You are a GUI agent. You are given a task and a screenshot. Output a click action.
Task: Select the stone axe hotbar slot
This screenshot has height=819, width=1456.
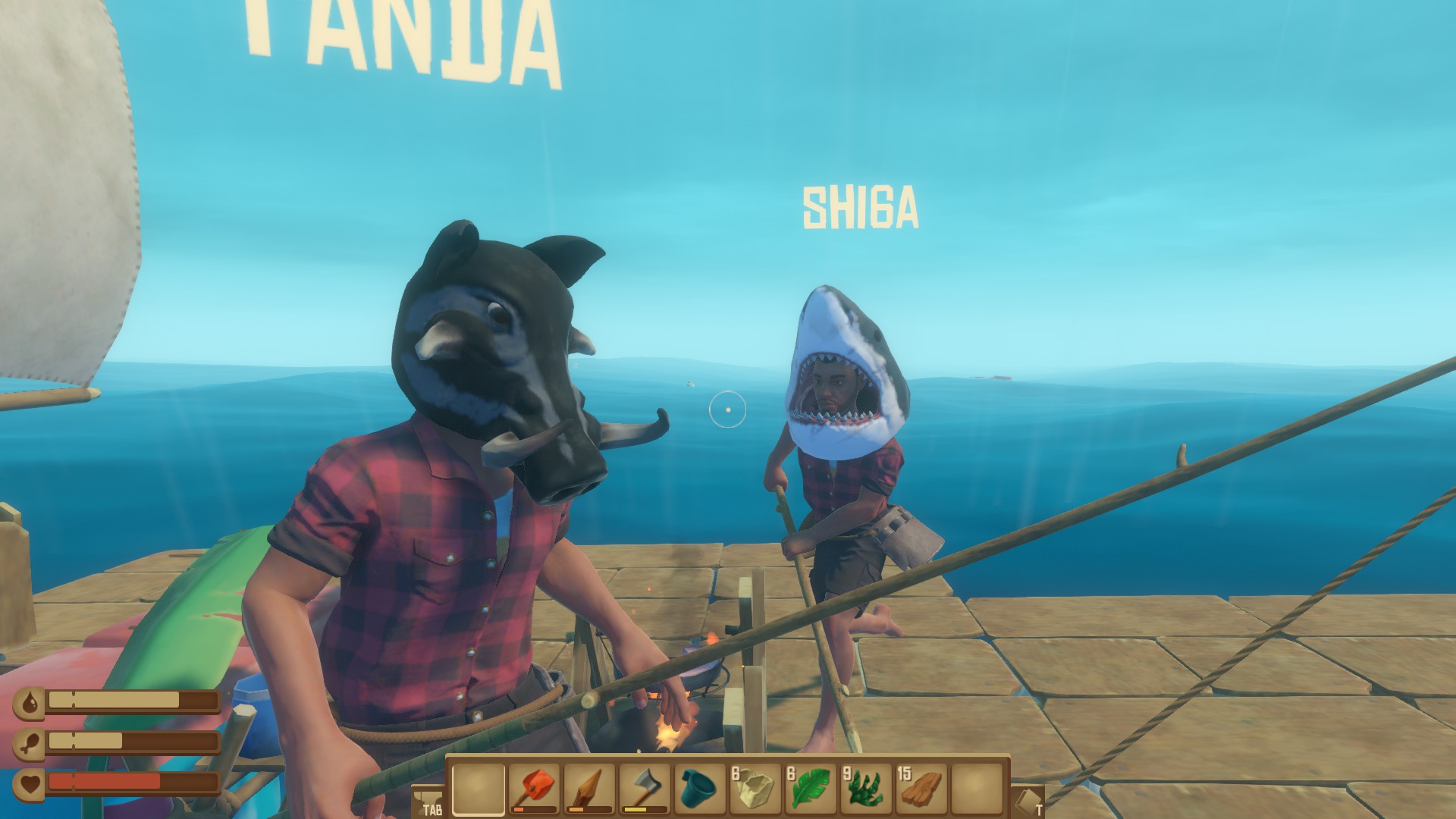pyautogui.click(x=645, y=789)
